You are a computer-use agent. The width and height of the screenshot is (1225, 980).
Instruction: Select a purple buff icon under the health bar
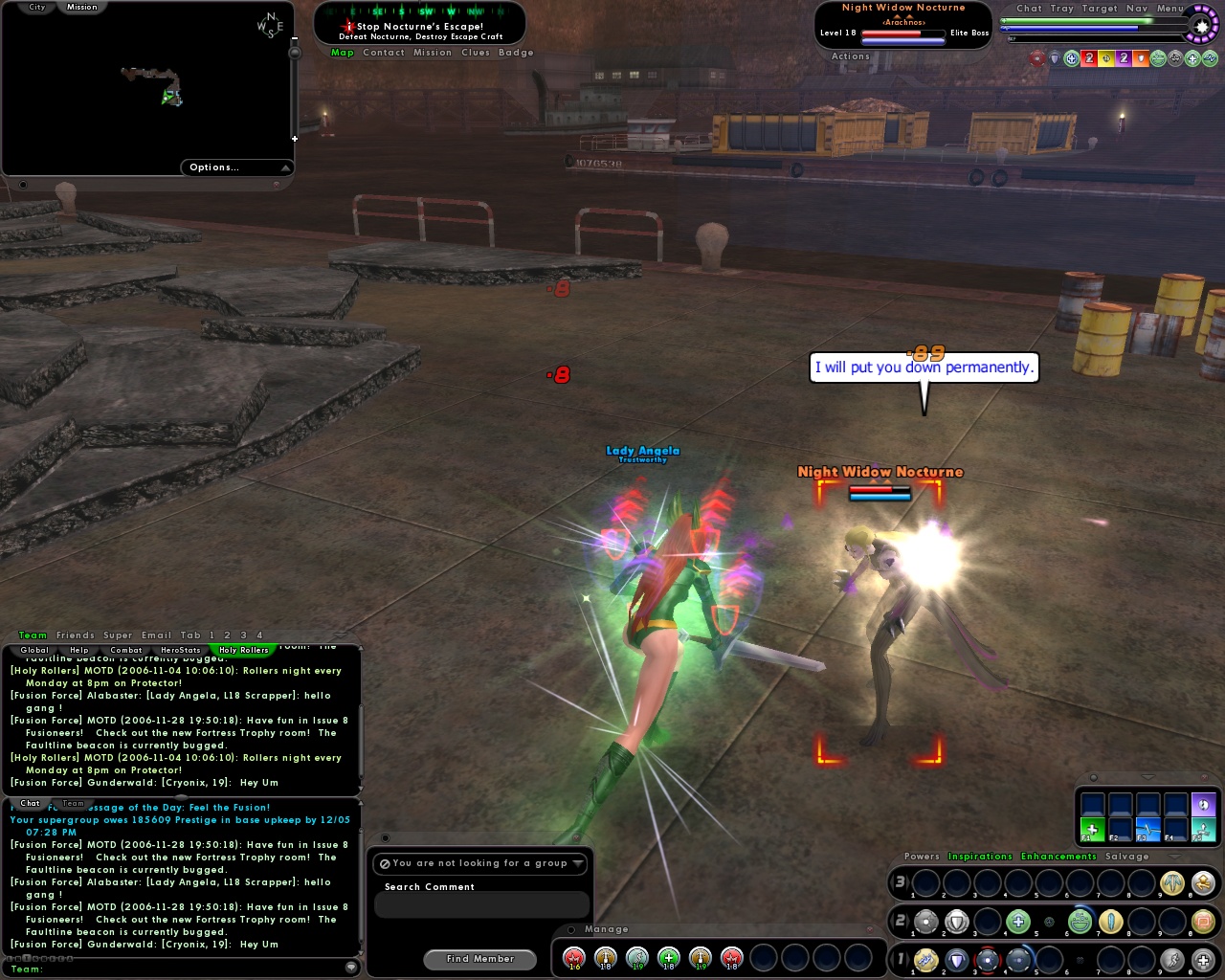click(x=1123, y=58)
